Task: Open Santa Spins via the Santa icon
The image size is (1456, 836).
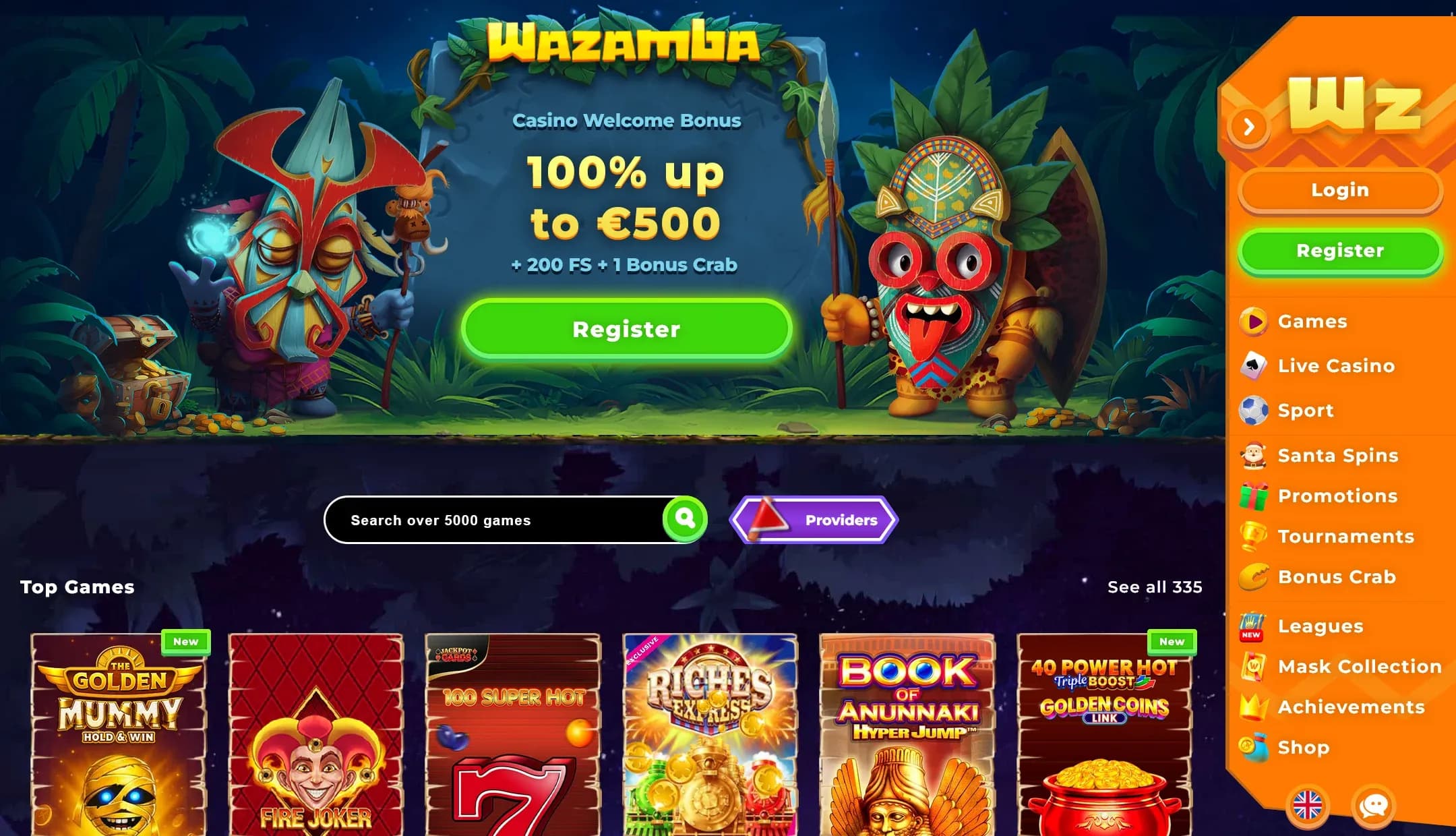Action: click(x=1254, y=456)
